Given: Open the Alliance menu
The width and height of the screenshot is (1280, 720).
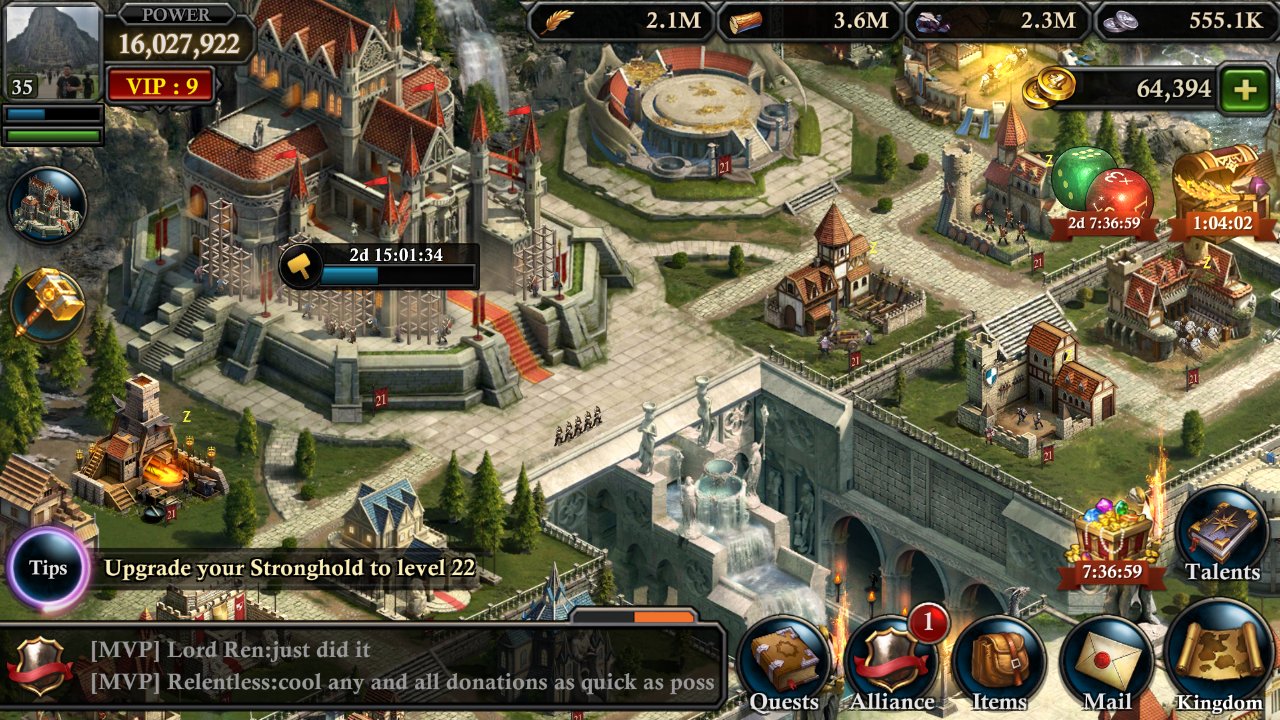Looking at the screenshot, I should click(x=892, y=663).
